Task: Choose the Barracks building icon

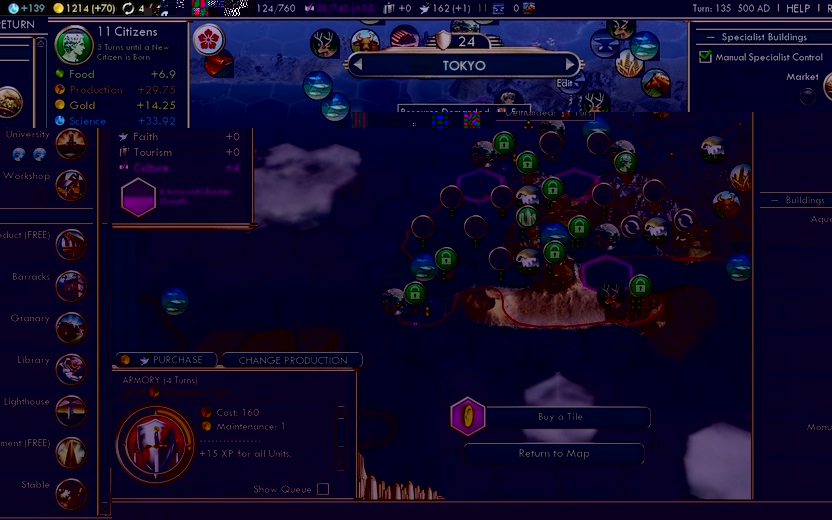Action: point(70,286)
